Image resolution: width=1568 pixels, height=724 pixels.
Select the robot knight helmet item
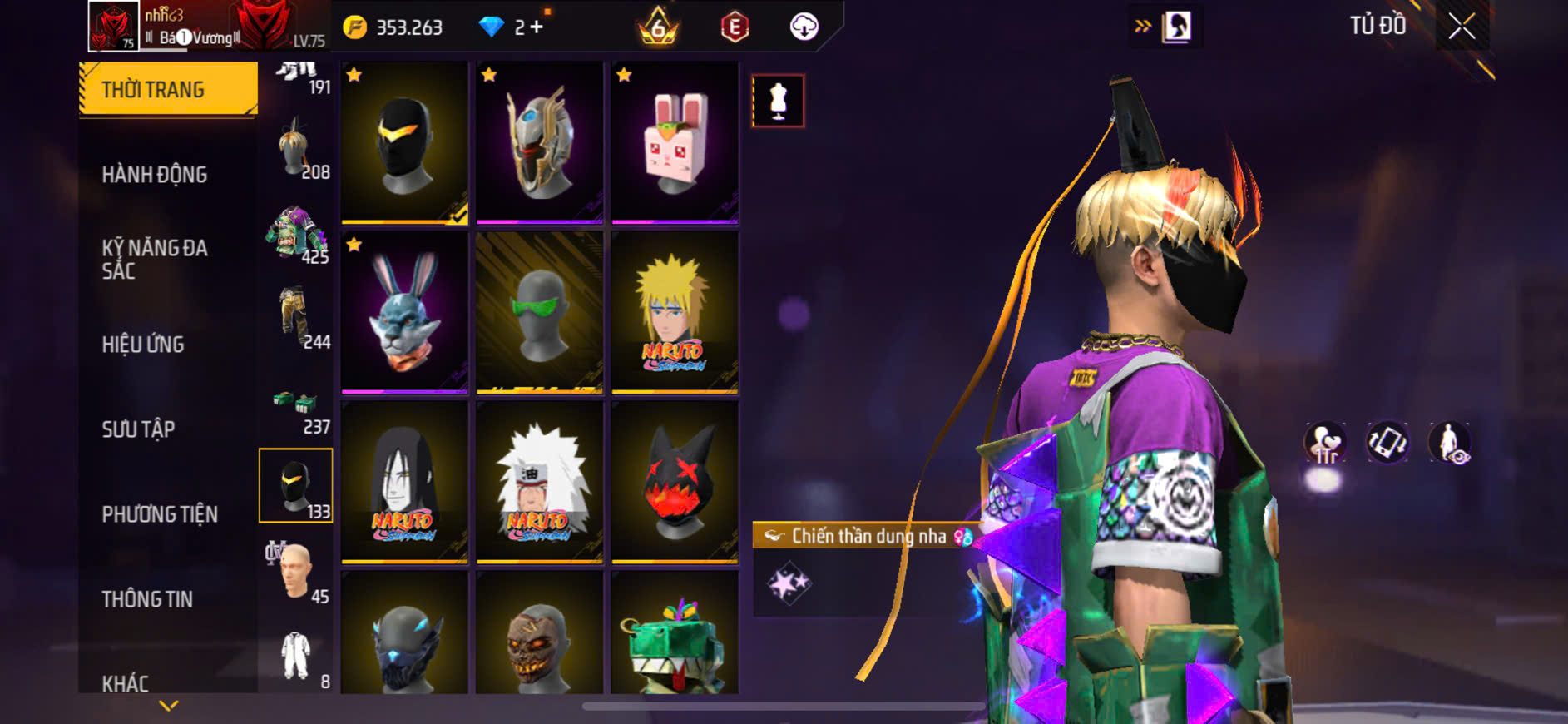540,142
